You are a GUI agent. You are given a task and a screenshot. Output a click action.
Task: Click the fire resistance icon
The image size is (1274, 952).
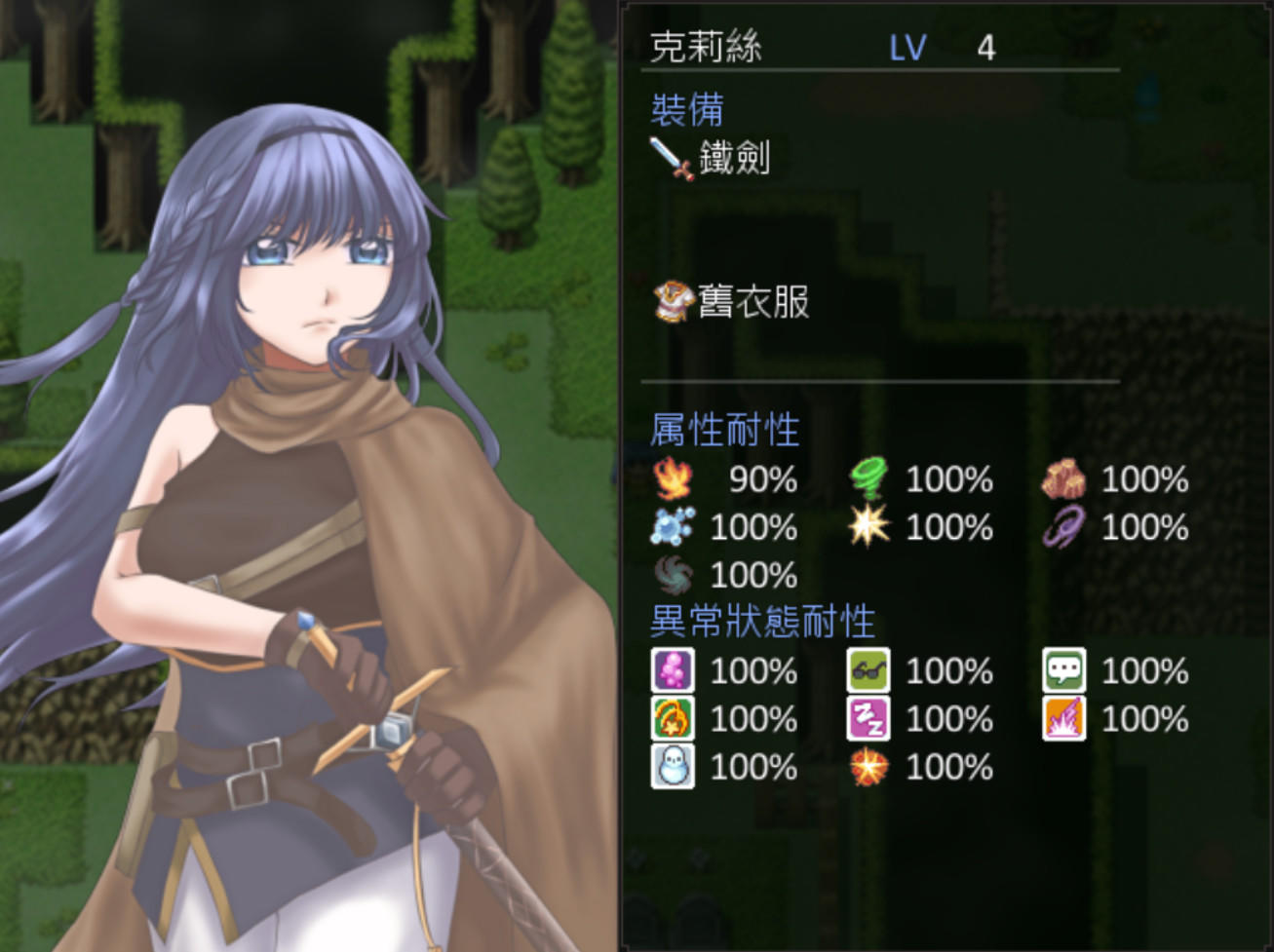674,479
